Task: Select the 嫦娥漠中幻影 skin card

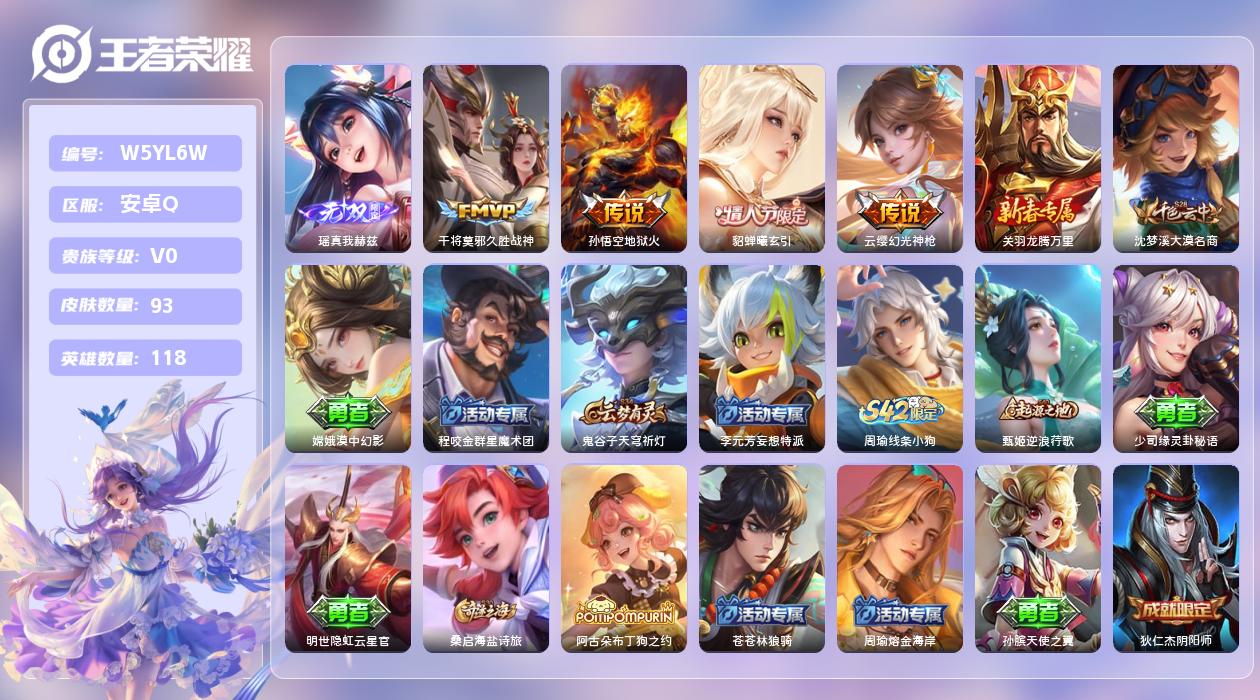Action: pyautogui.click(x=347, y=358)
